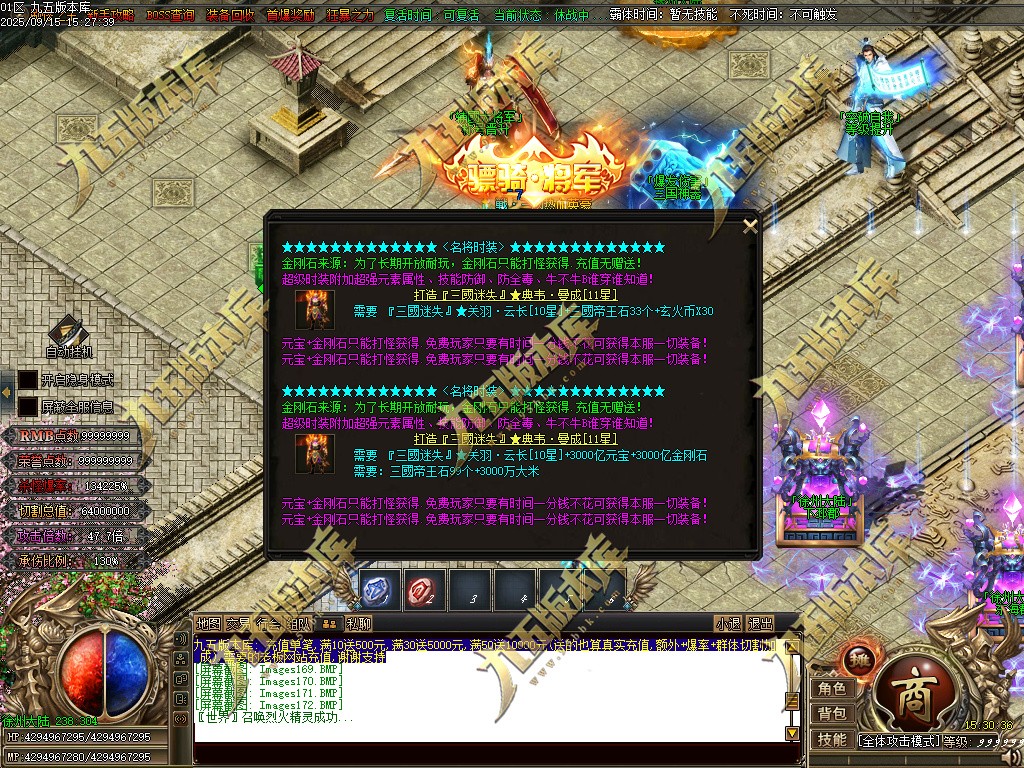
Task: Open the 交易 trade tab
Action: pyautogui.click(x=238, y=624)
